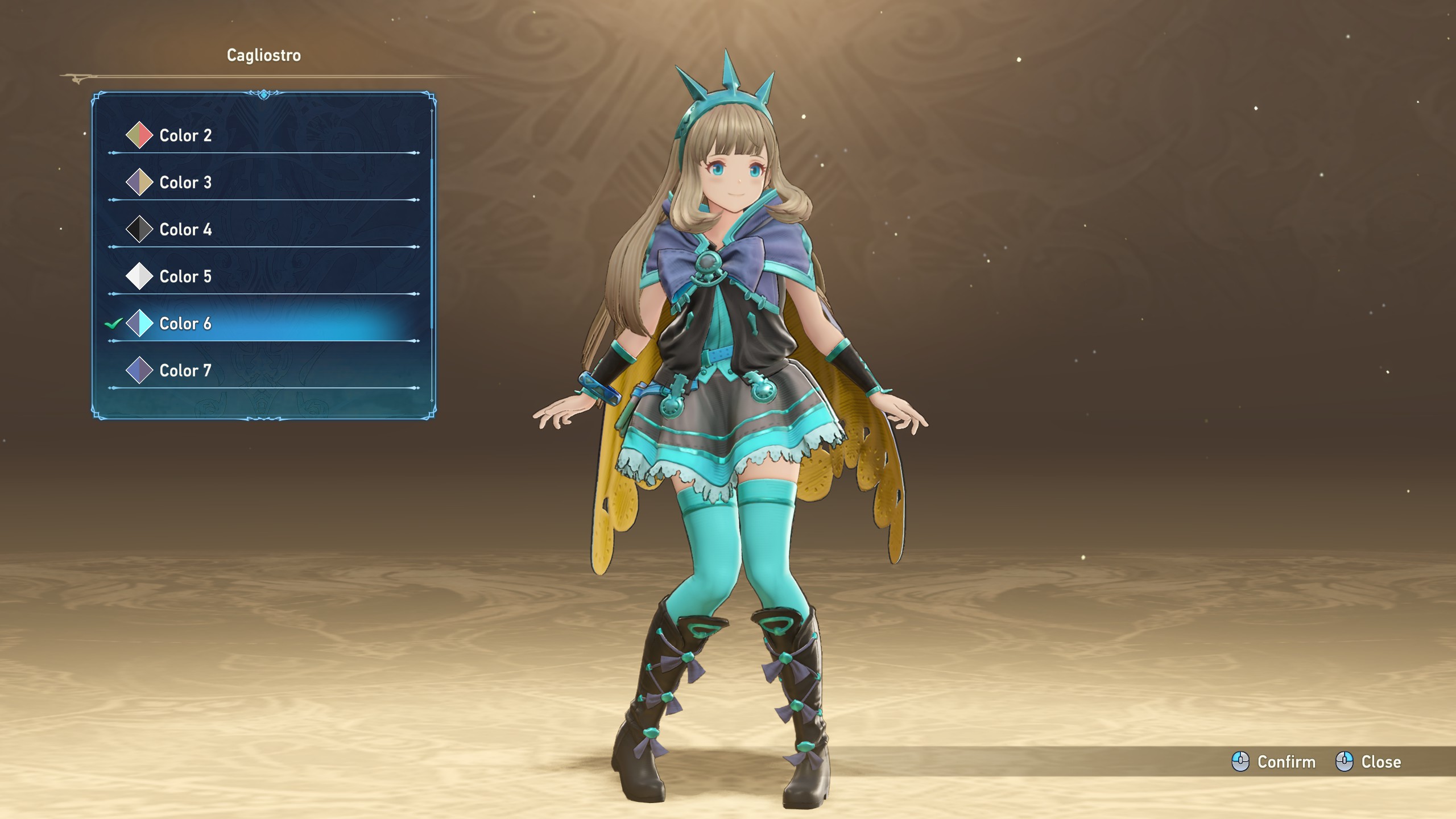Screen dimensions: 1456x819
Task: Close the color selection screen
Action: pos(1368,762)
